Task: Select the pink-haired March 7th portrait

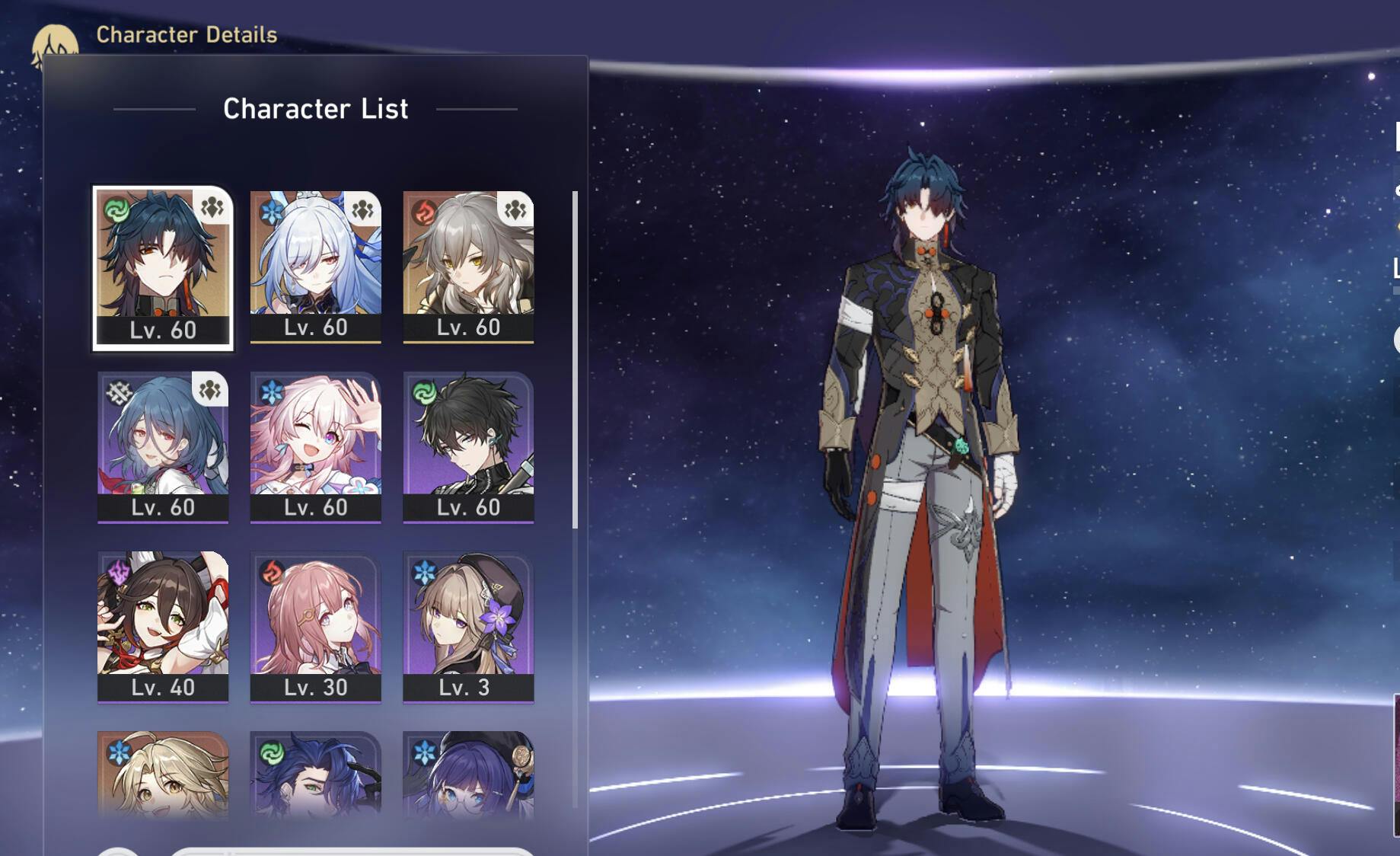Action: (315, 446)
